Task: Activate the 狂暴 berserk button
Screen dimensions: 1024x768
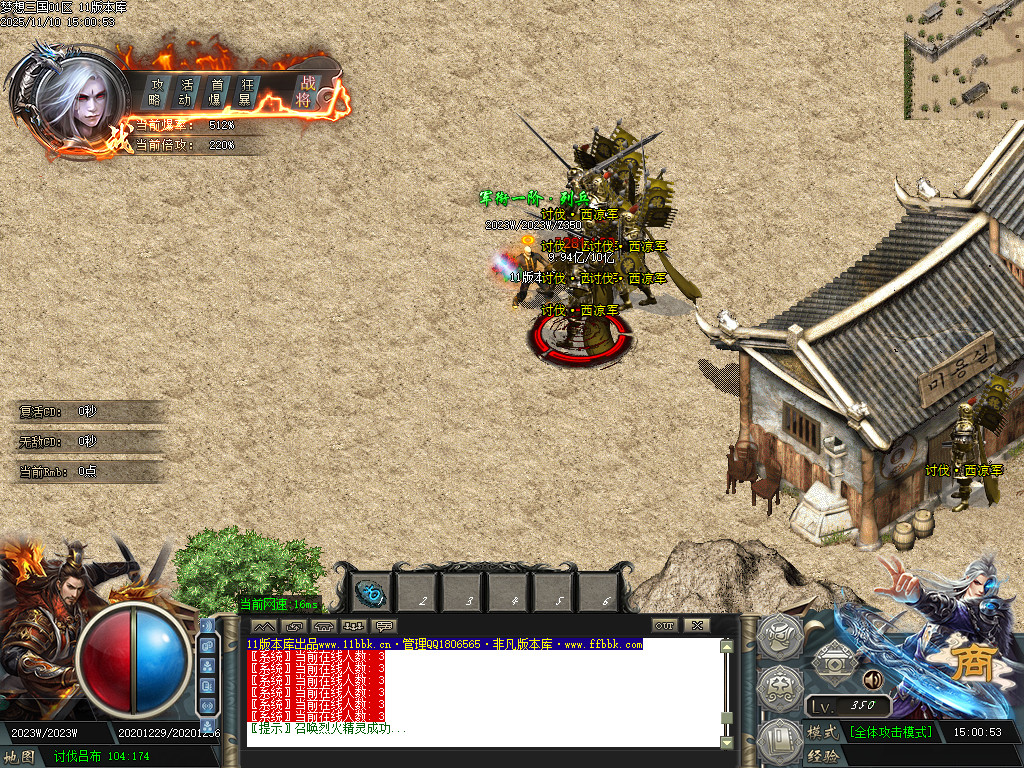Action: tap(245, 91)
